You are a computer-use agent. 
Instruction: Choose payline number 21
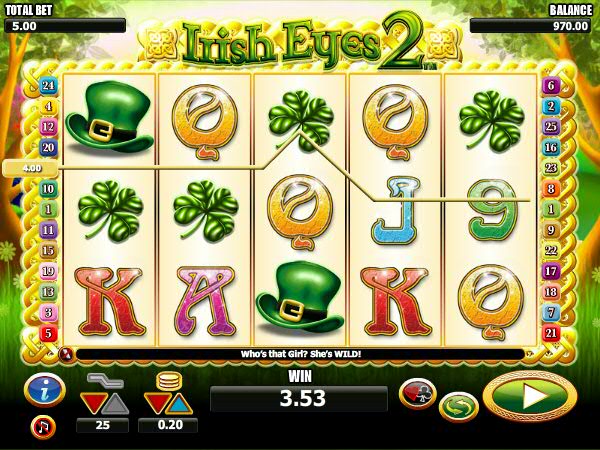click(x=550, y=332)
